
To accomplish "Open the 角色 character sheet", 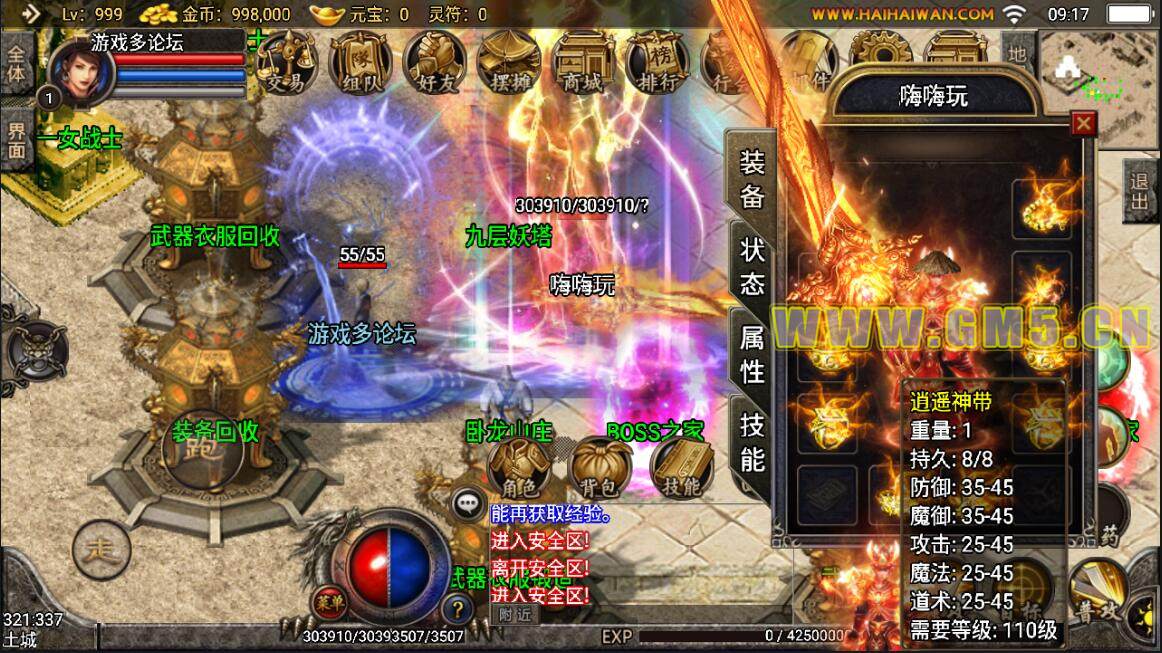I will click(x=520, y=468).
